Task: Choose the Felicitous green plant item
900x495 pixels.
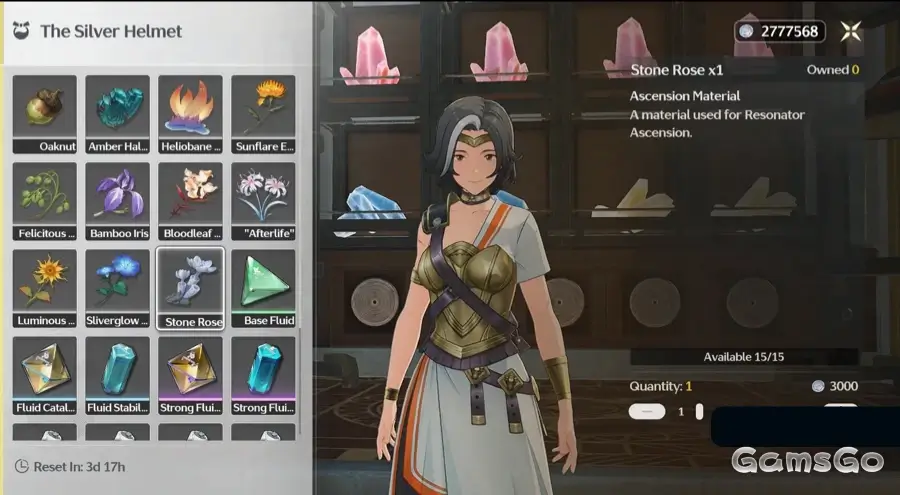Action: (45, 201)
